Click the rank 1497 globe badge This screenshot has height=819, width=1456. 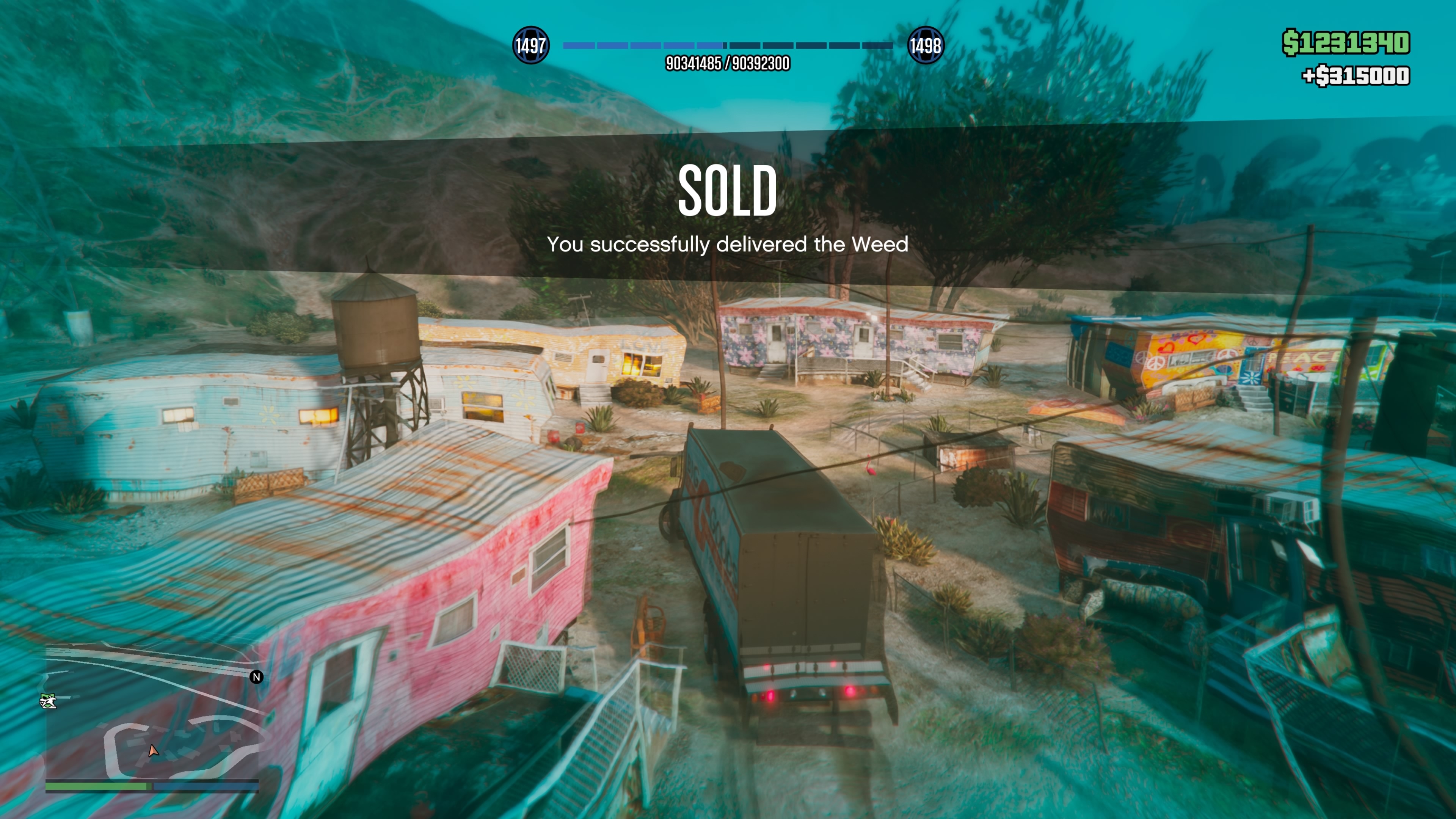(x=530, y=45)
